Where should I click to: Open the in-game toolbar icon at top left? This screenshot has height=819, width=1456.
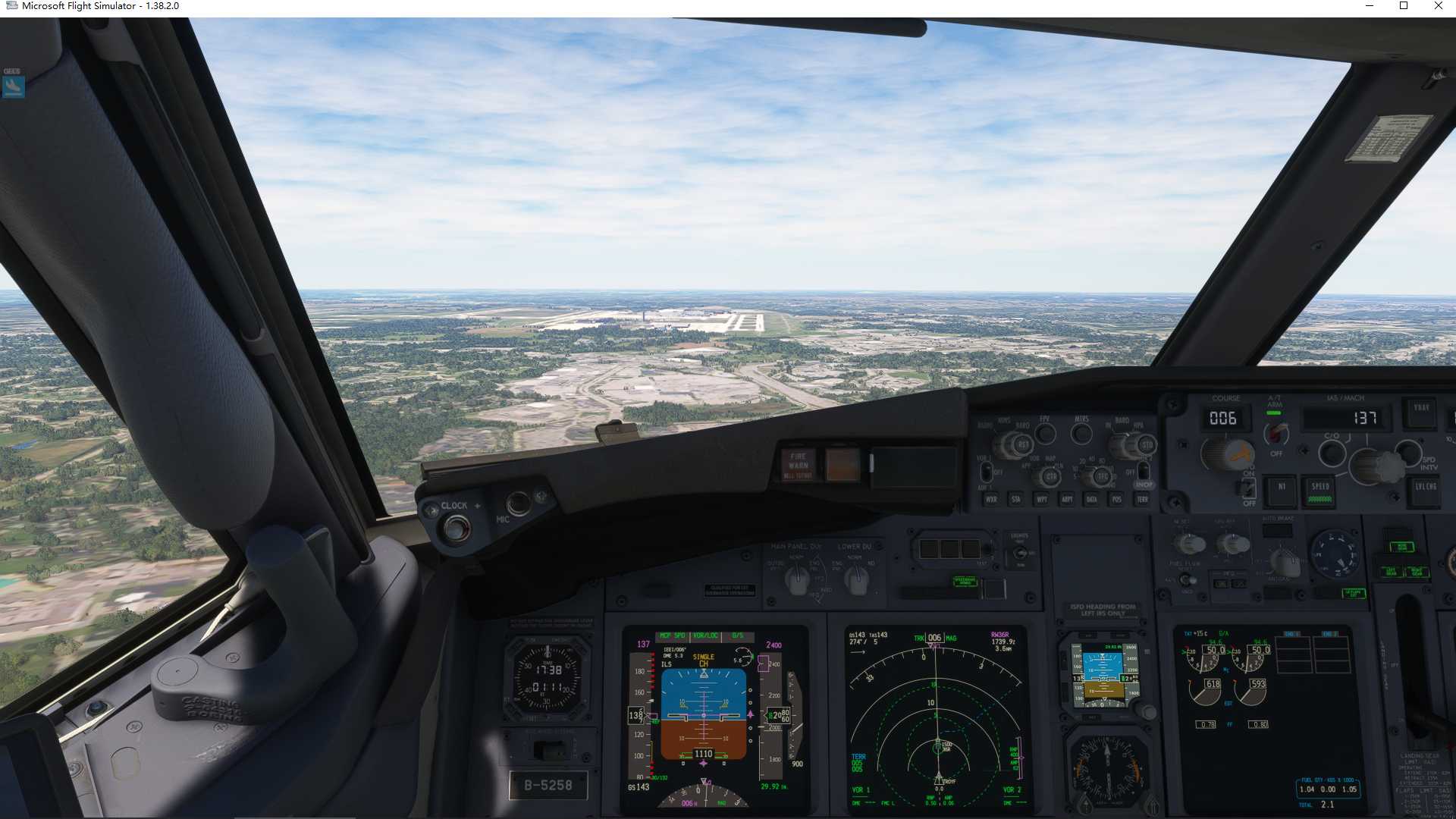pyautogui.click(x=13, y=86)
